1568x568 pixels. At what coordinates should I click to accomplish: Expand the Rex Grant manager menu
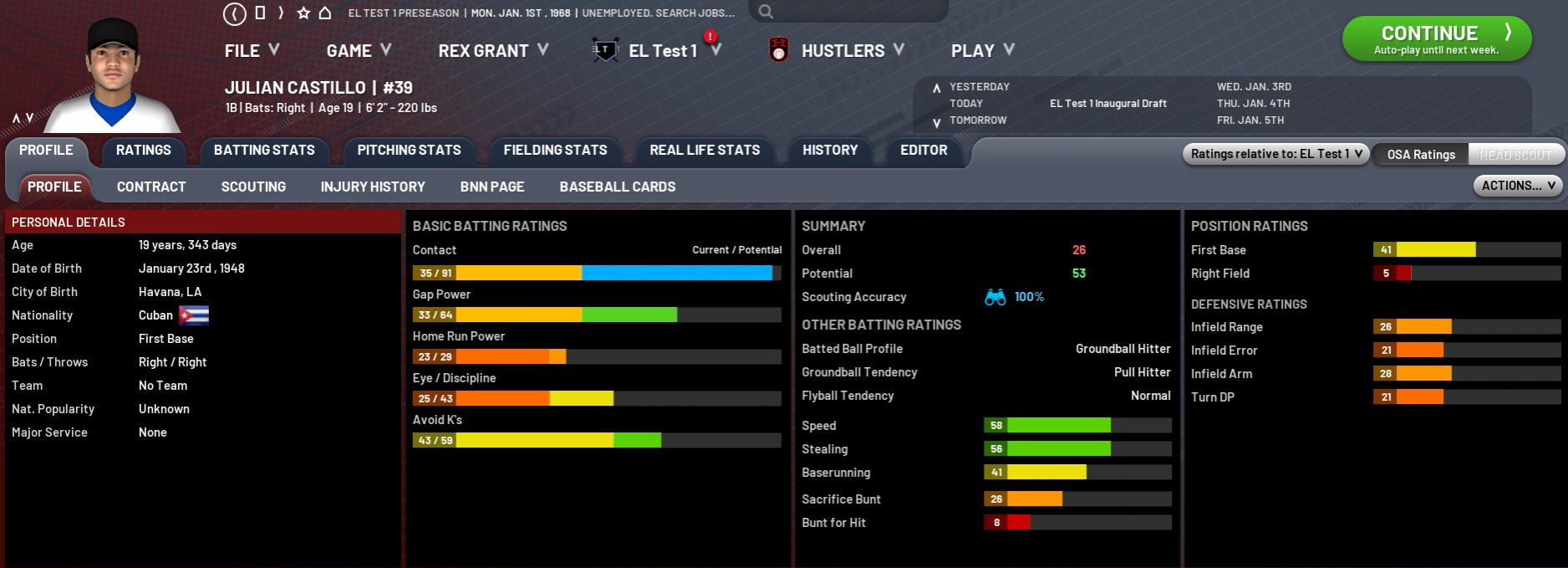point(492,51)
